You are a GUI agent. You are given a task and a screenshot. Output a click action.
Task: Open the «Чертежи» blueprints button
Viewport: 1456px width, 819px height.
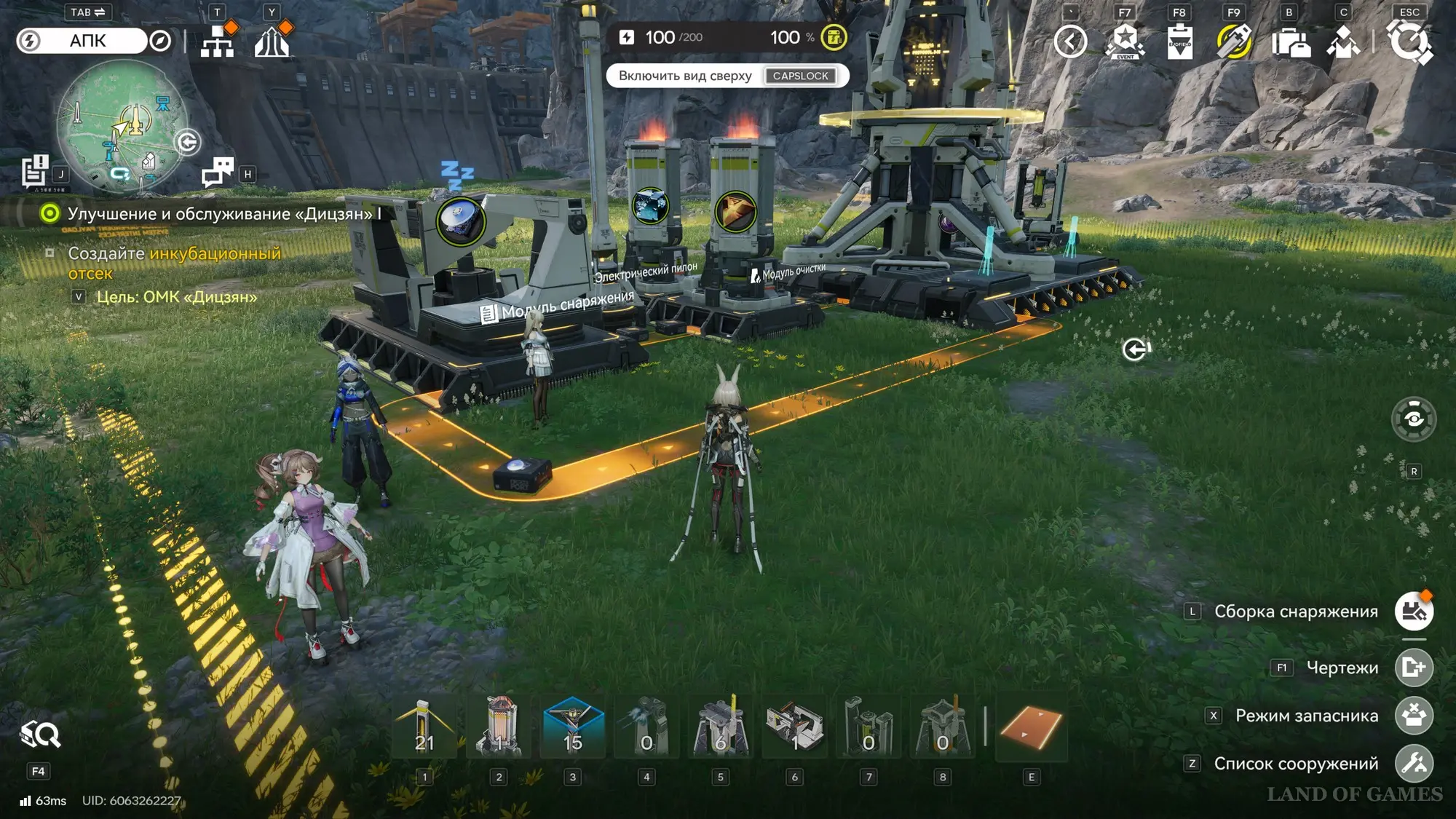1414,668
